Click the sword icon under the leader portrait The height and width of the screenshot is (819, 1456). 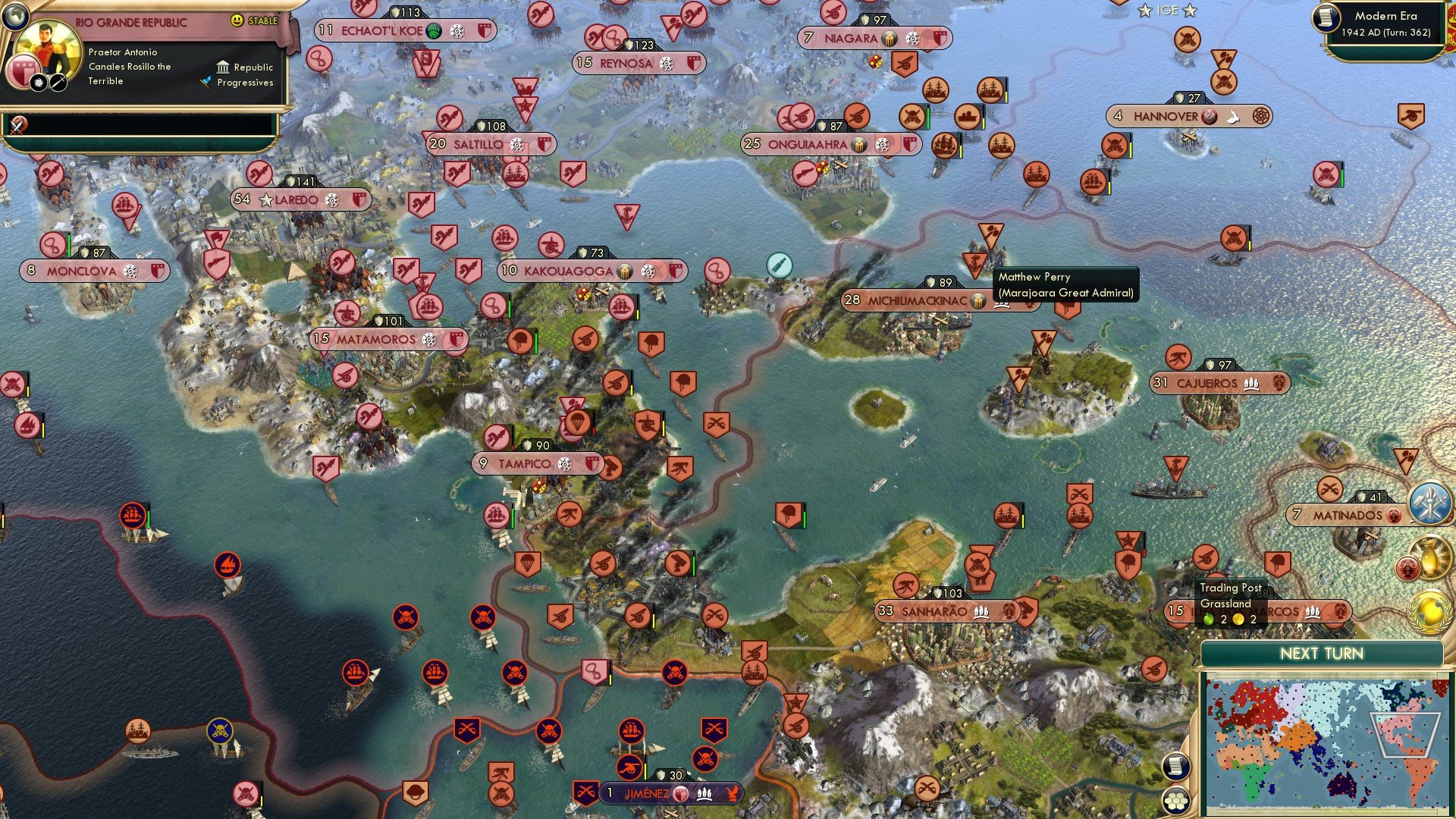(58, 83)
